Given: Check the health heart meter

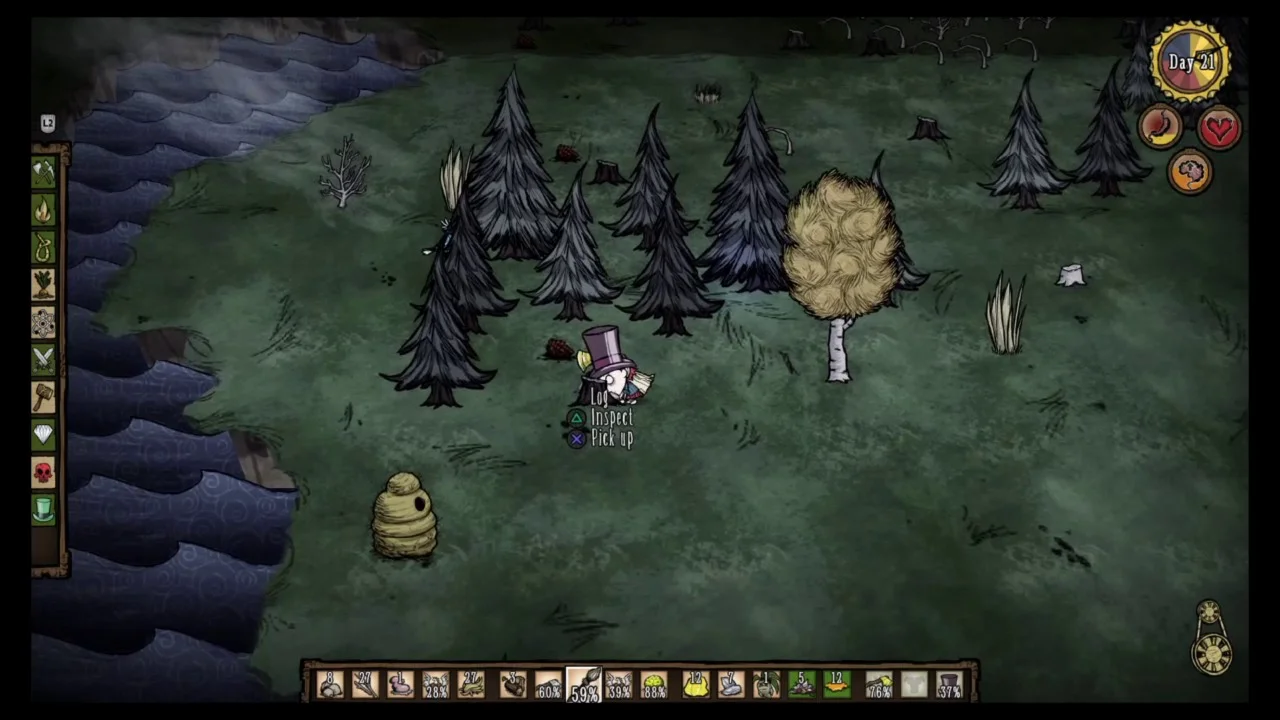Looking at the screenshot, I should (x=1219, y=128).
